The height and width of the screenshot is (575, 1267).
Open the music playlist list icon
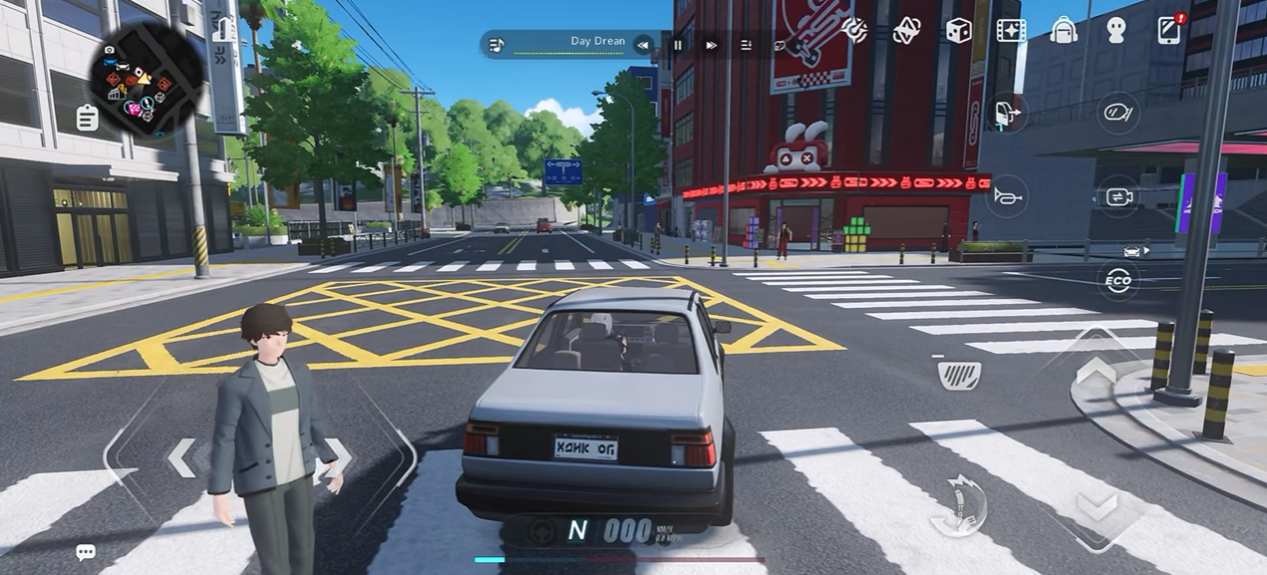(x=746, y=44)
